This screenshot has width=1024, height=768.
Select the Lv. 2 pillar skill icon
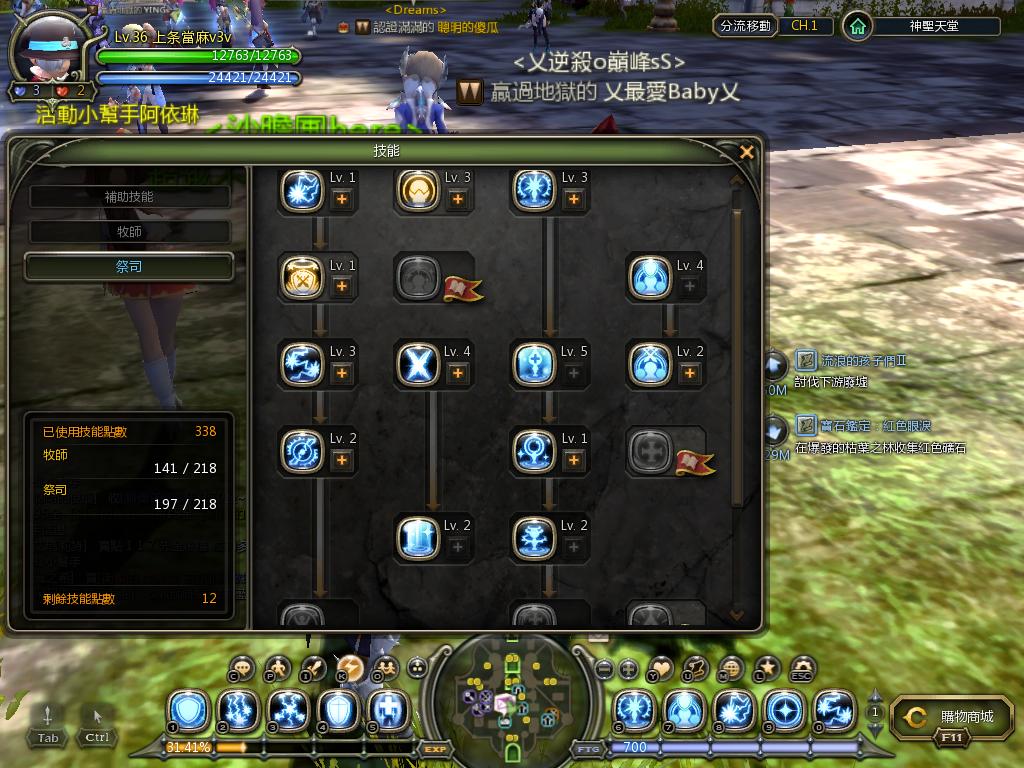(417, 538)
